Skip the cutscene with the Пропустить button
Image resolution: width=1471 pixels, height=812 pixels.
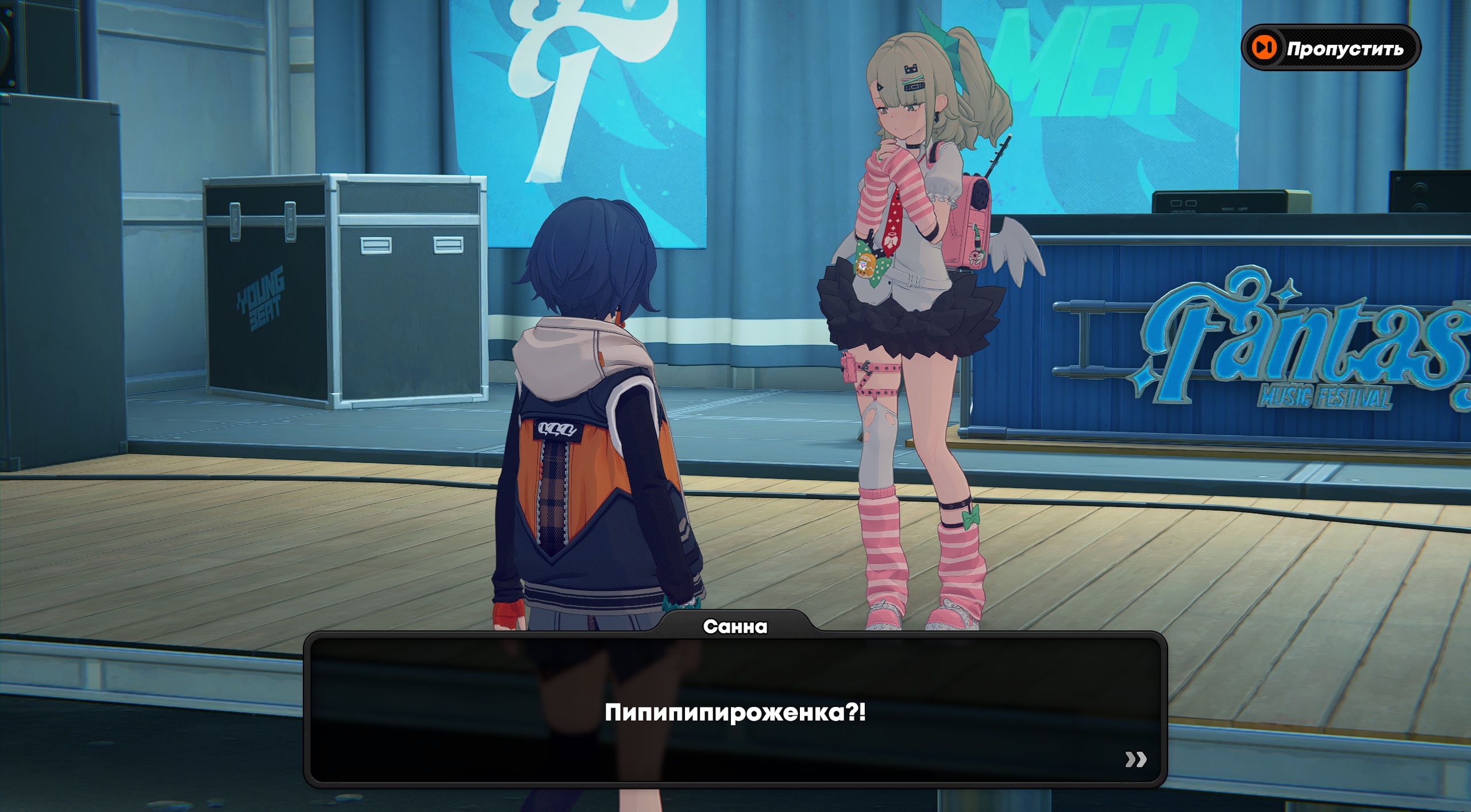pos(1331,48)
